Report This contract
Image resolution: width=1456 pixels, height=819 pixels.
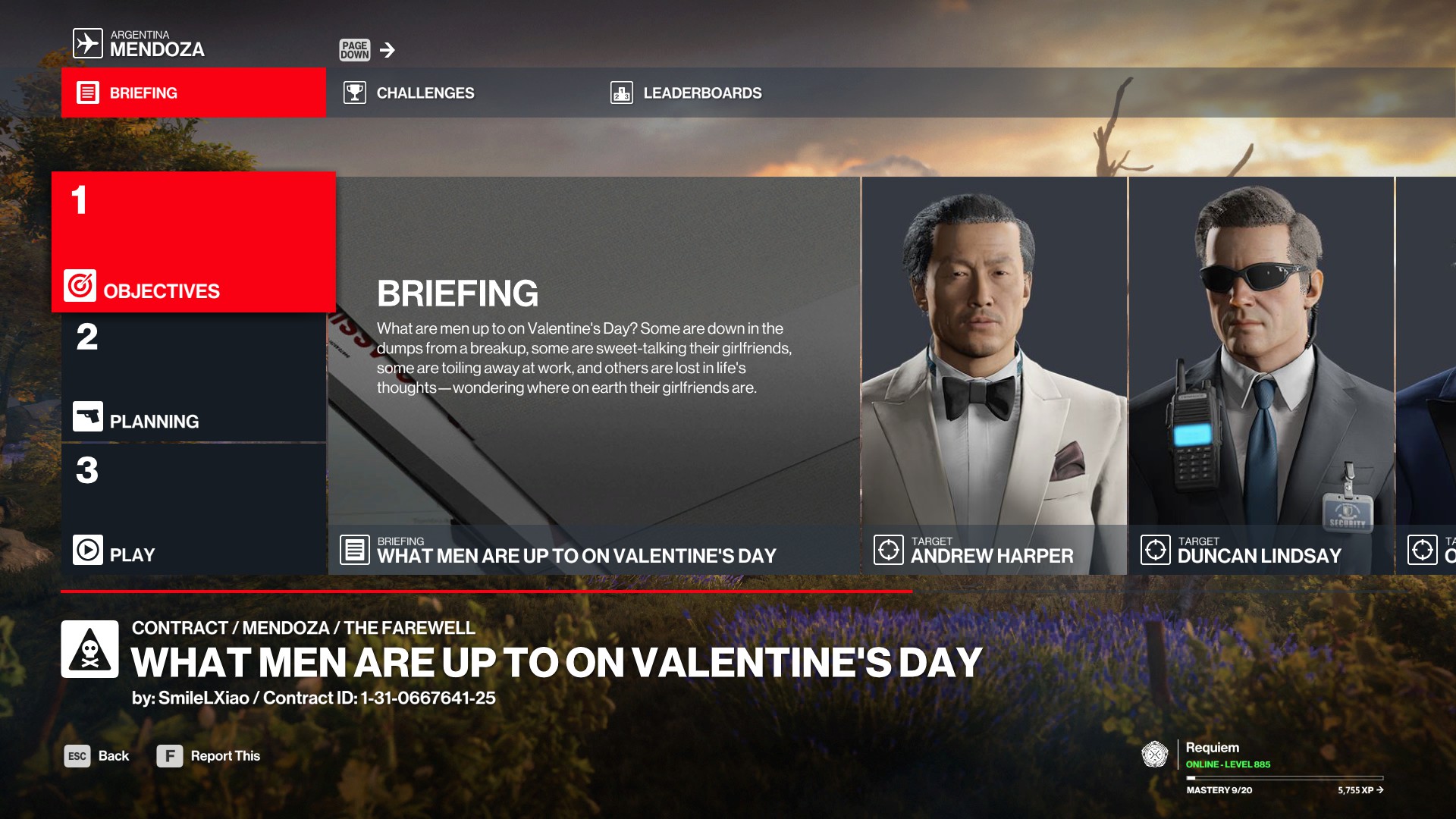pos(209,756)
